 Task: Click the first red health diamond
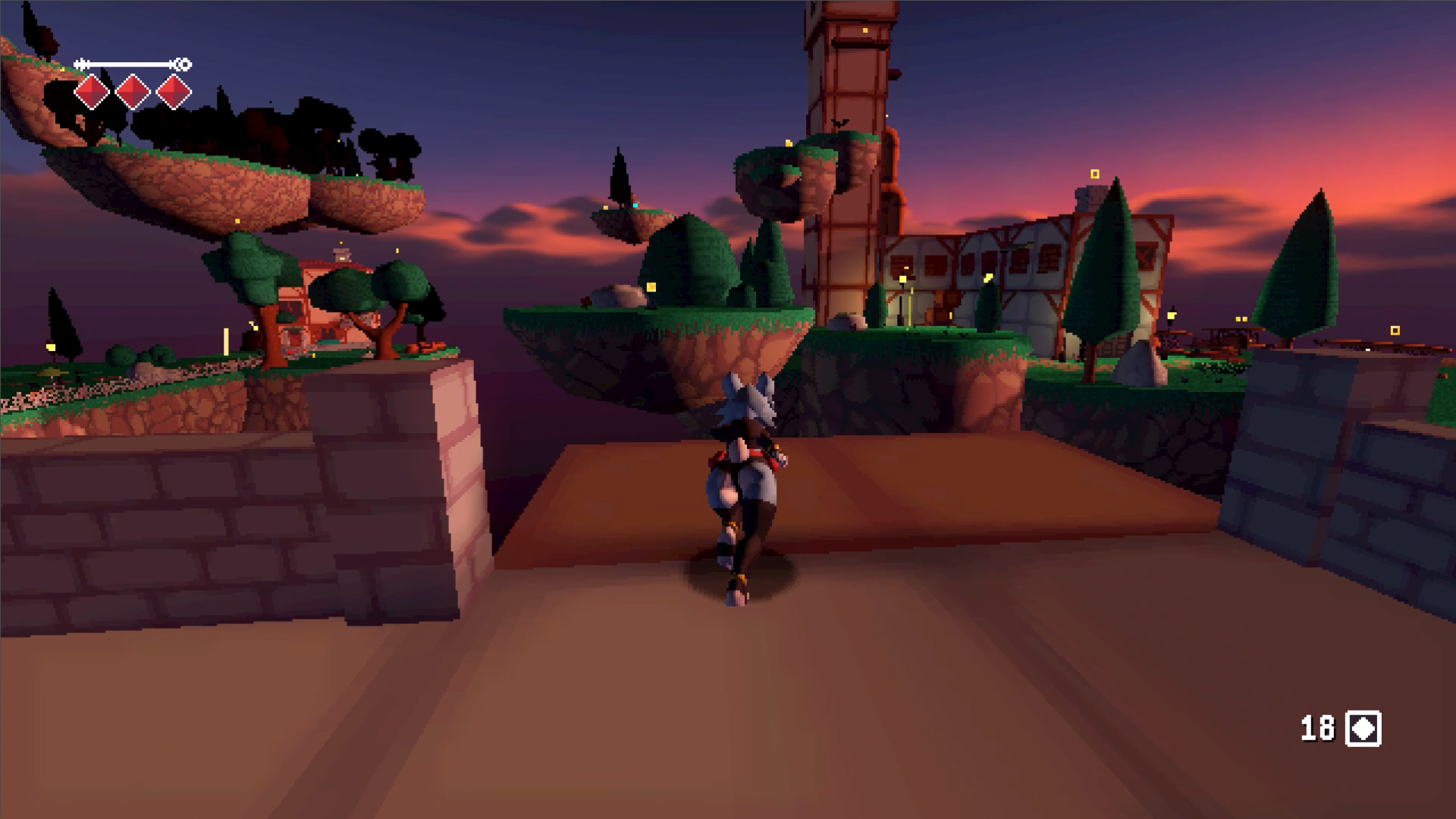coord(90,90)
